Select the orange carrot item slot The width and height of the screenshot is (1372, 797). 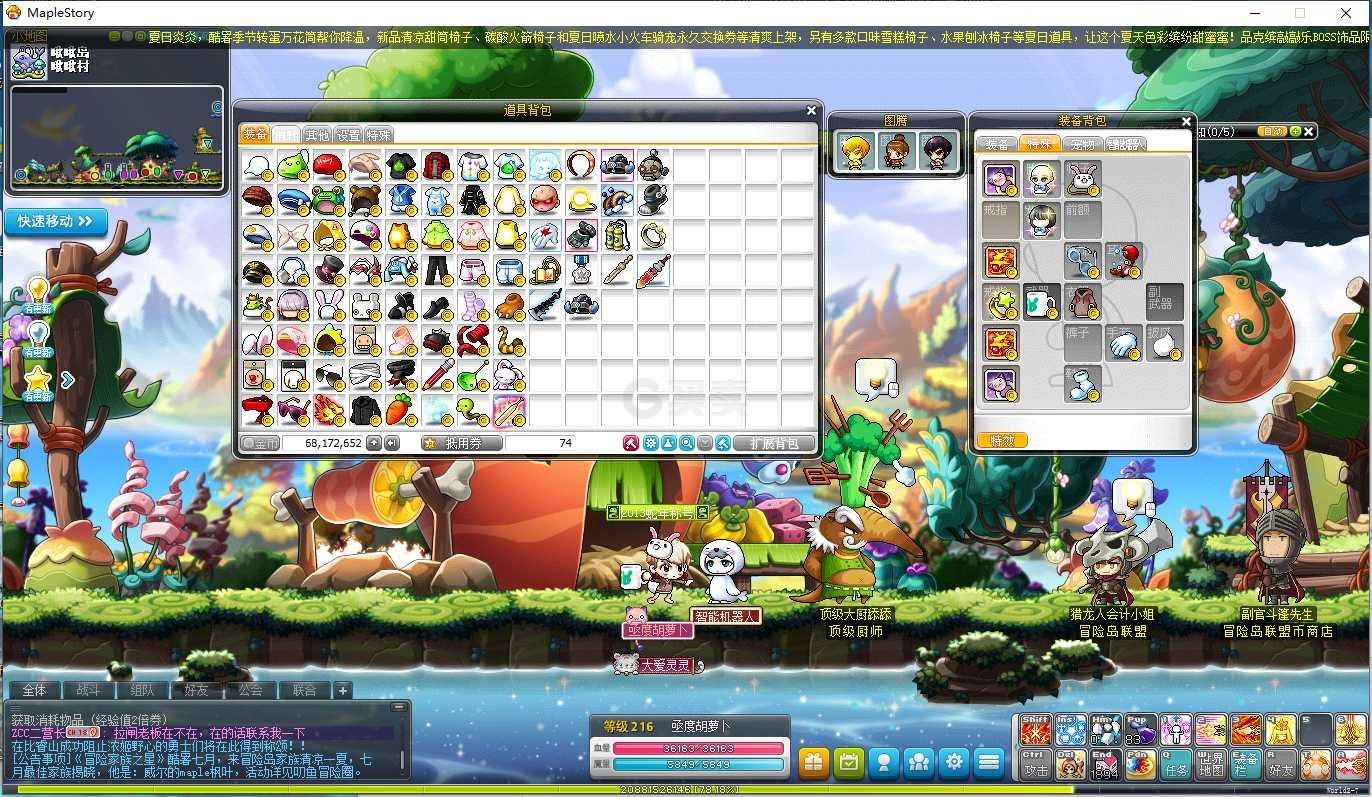coord(401,410)
